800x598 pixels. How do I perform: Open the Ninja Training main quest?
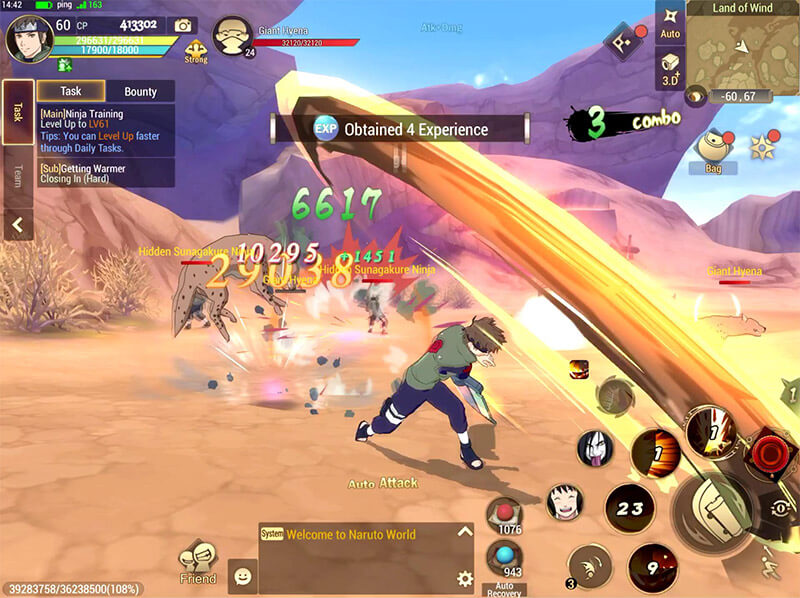coord(105,130)
